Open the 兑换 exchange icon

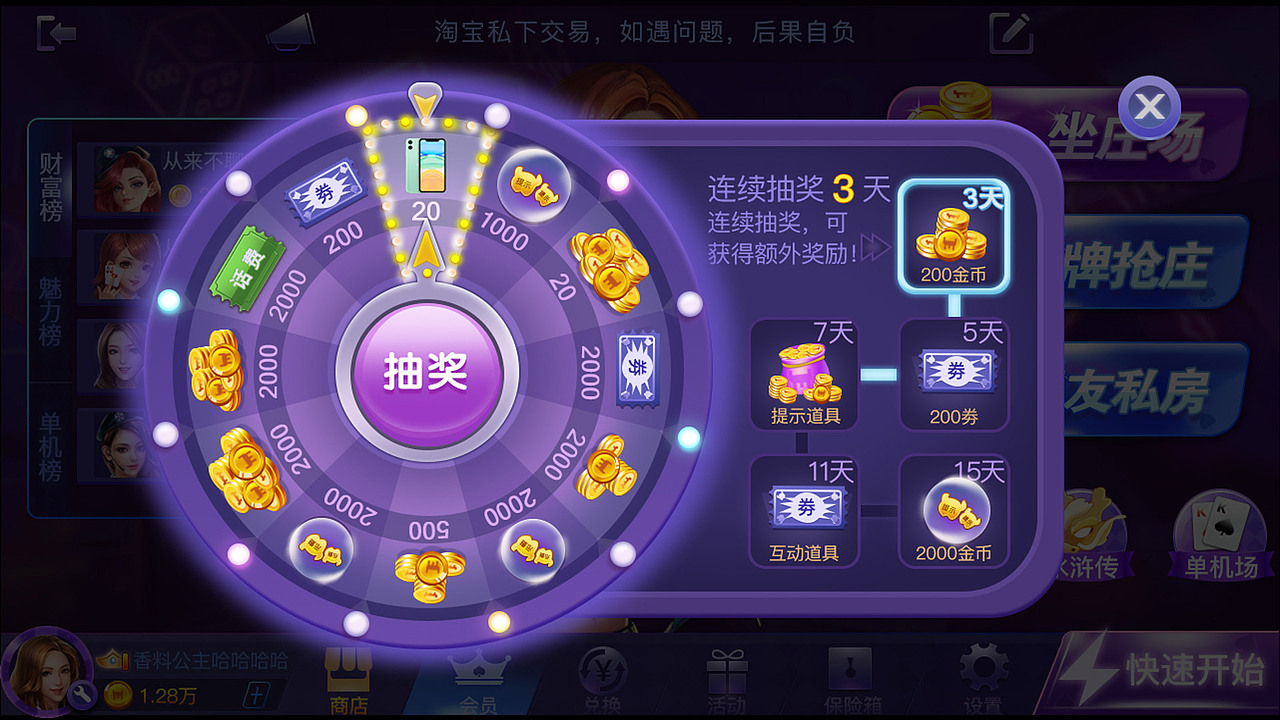click(x=605, y=670)
